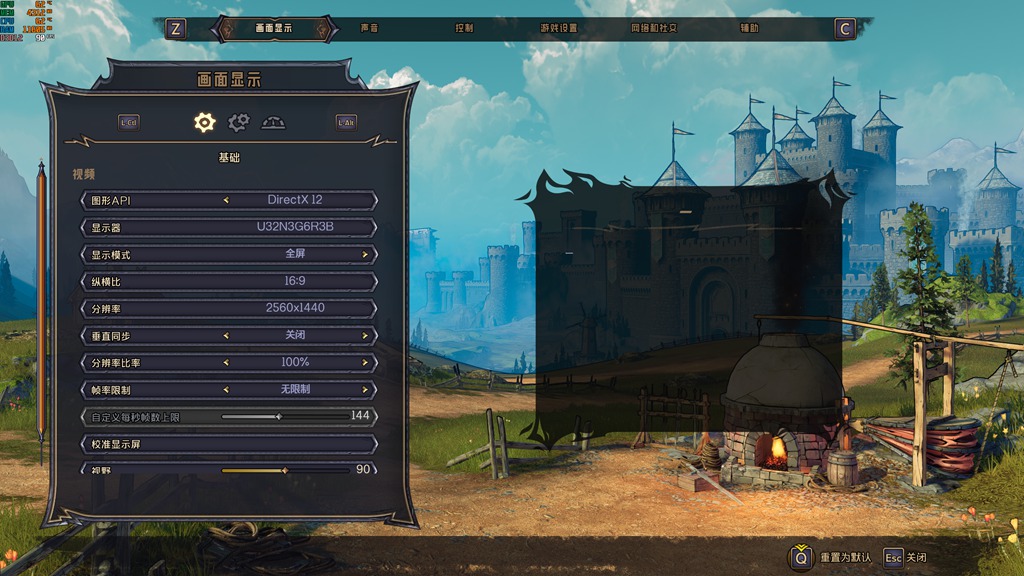The height and width of the screenshot is (576, 1024).
Task: Go to the 网络和社交 tab
Action: click(x=654, y=29)
